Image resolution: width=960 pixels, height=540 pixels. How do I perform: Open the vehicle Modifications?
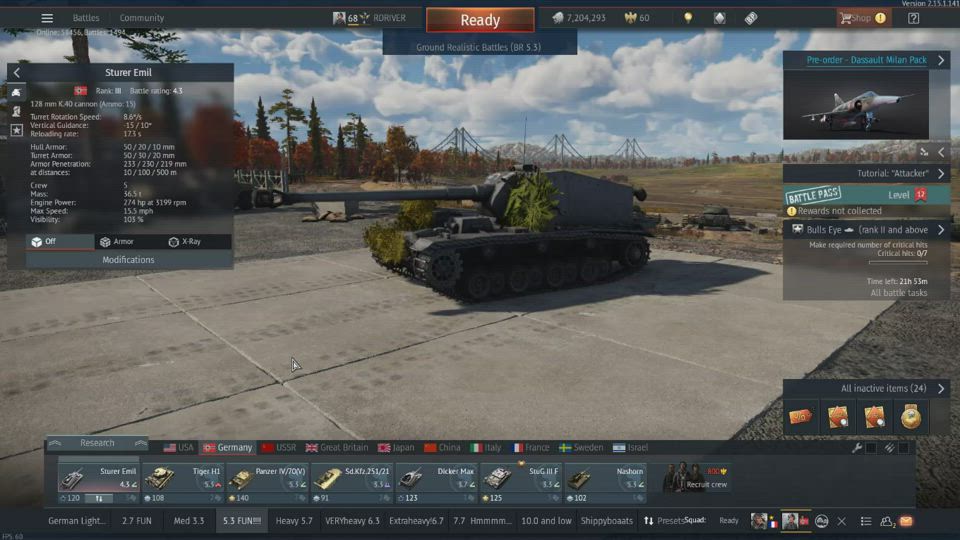[128, 260]
